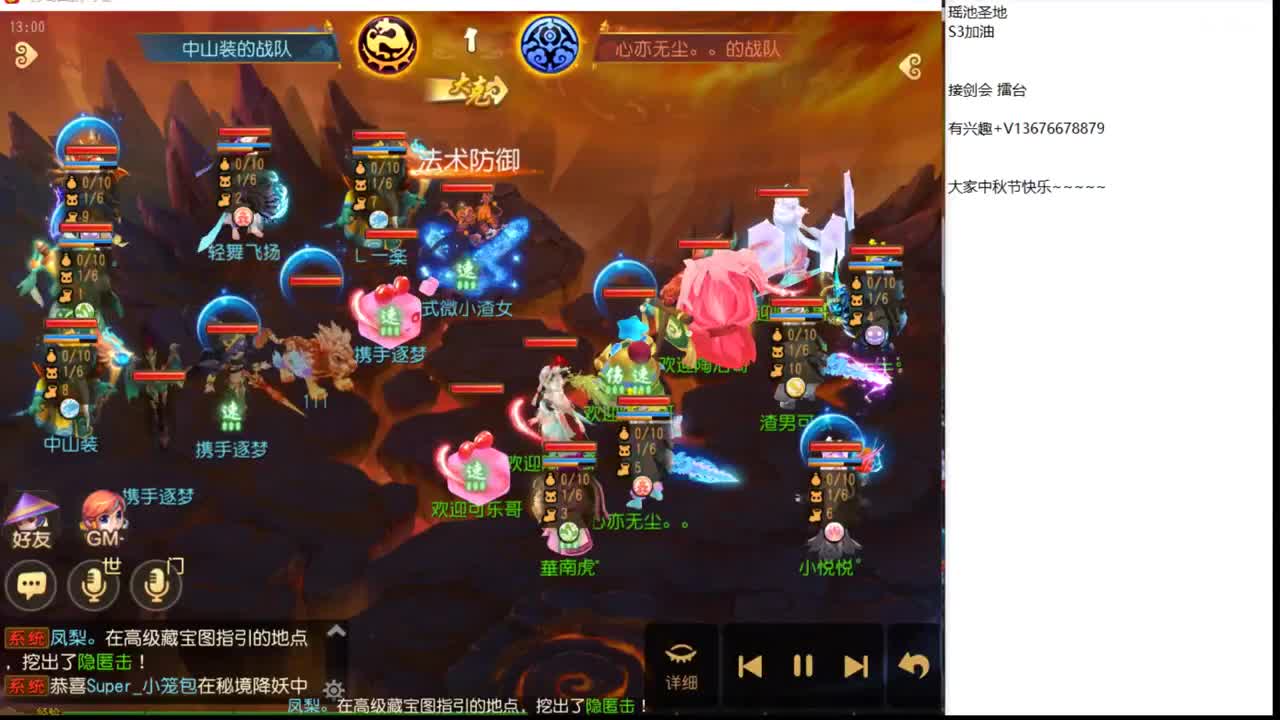The width and height of the screenshot is (1280, 720).
Task: Click 渣男可's red health bar
Action: tap(798, 302)
